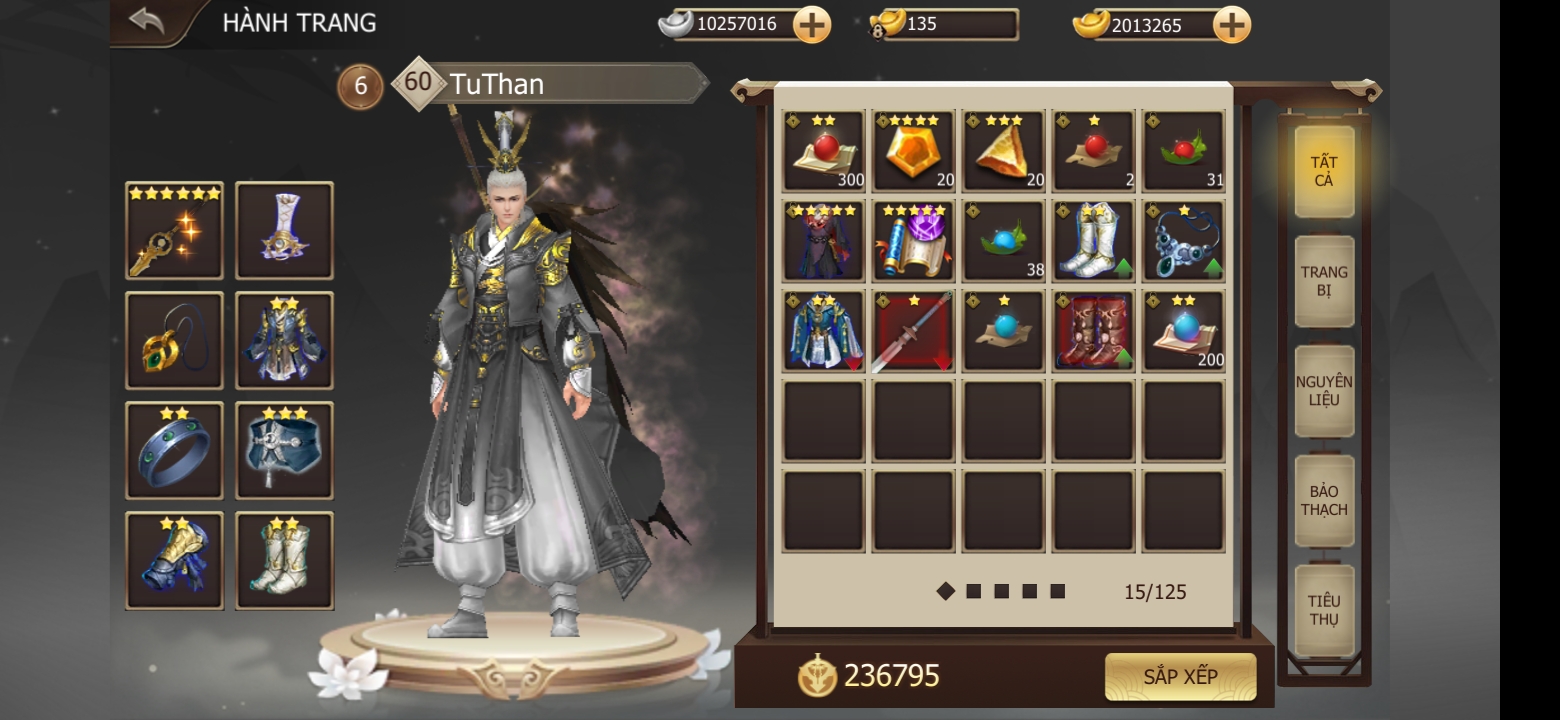Image resolution: width=1560 pixels, height=720 pixels.
Task: Sort inventory with Sắp Xếp button
Action: pos(1180,677)
